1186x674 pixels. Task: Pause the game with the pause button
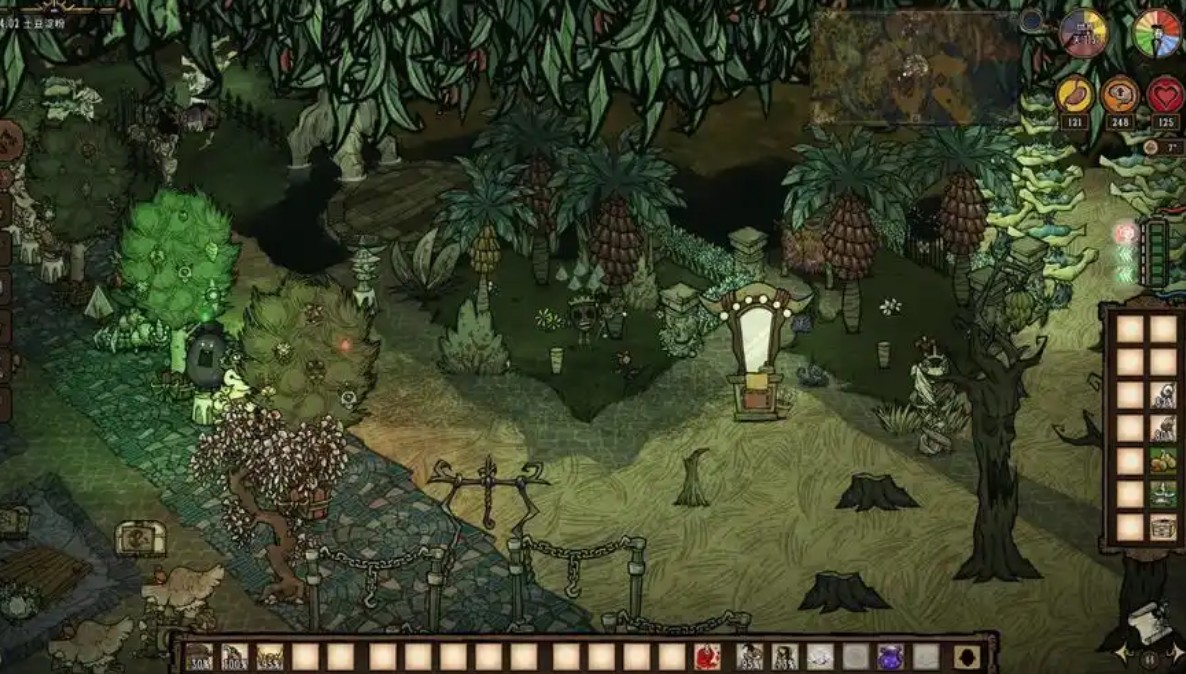coord(1149,660)
